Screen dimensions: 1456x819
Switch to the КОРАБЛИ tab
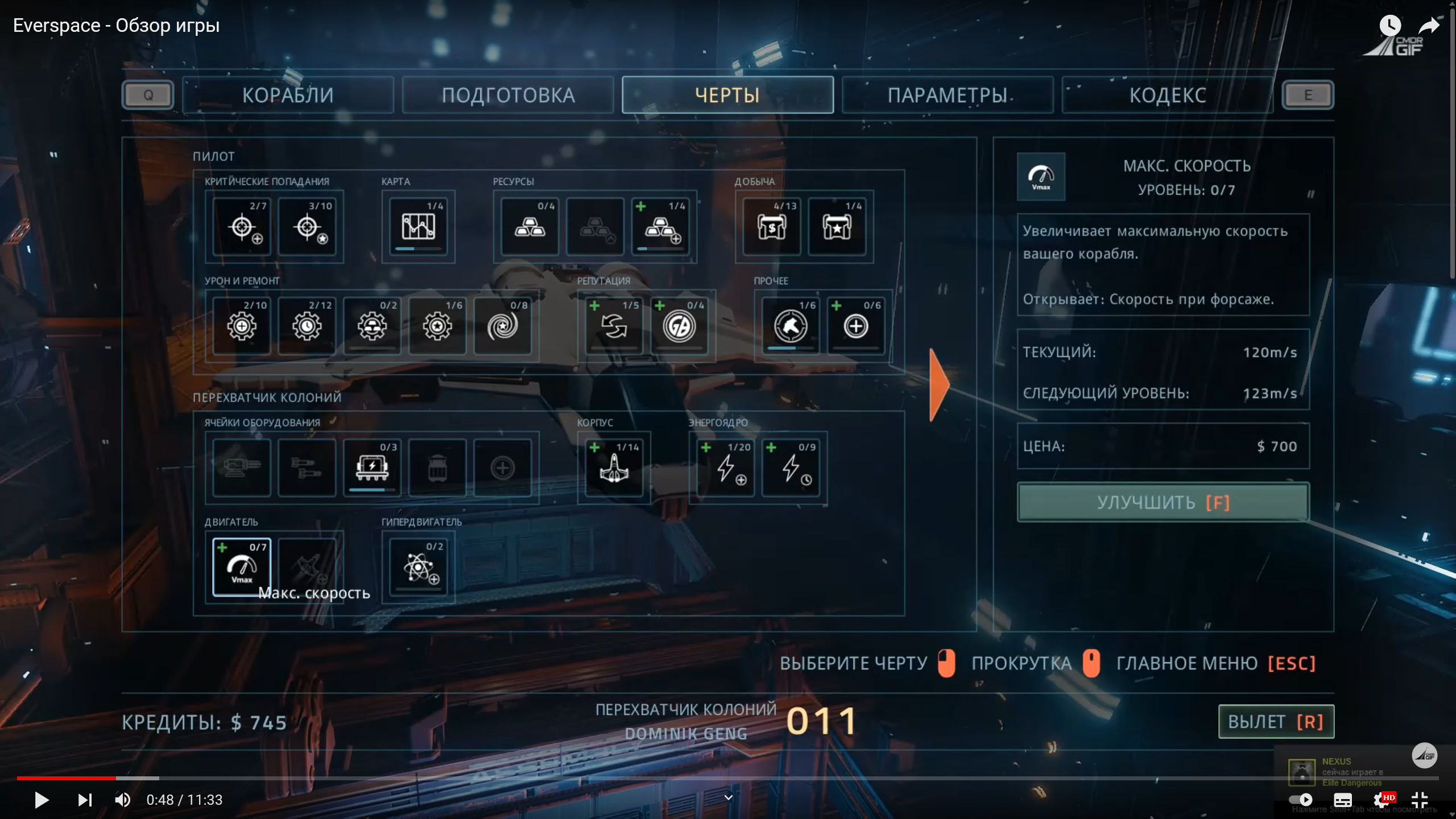pyautogui.click(x=288, y=95)
